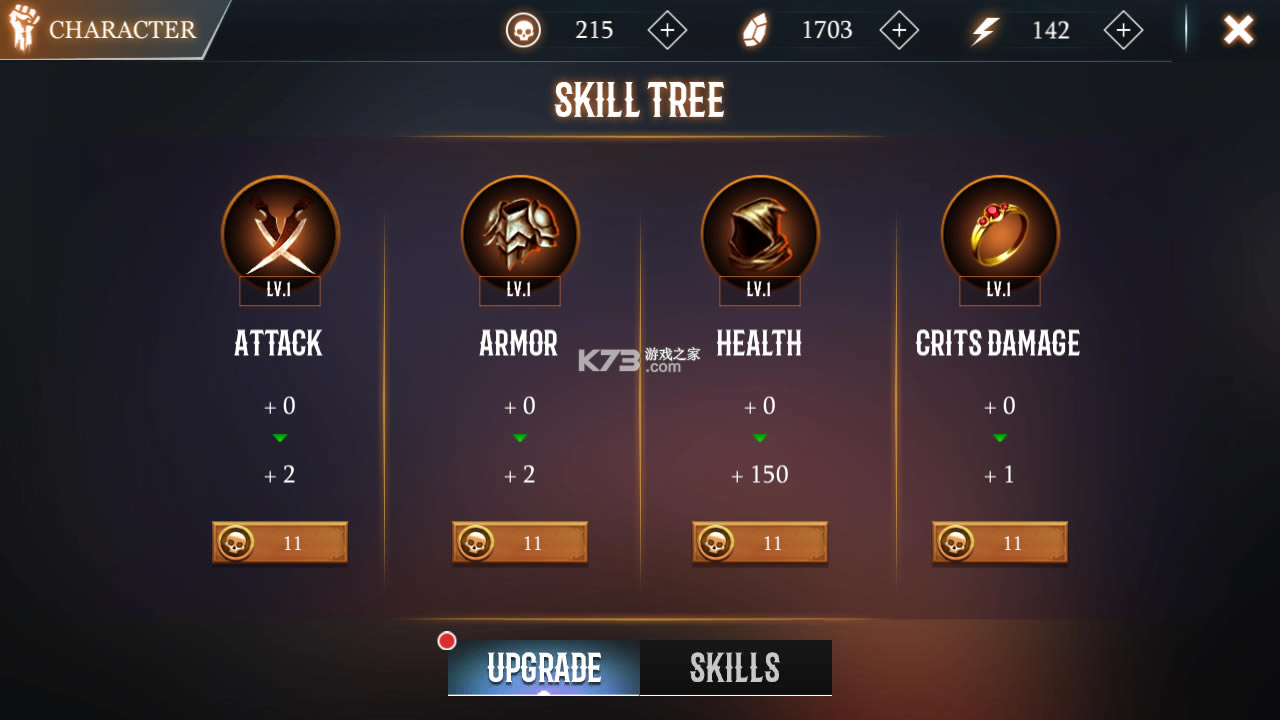This screenshot has width=1280, height=720.
Task: Buy the Armor upgrade for 11 skulls
Action: tap(520, 543)
